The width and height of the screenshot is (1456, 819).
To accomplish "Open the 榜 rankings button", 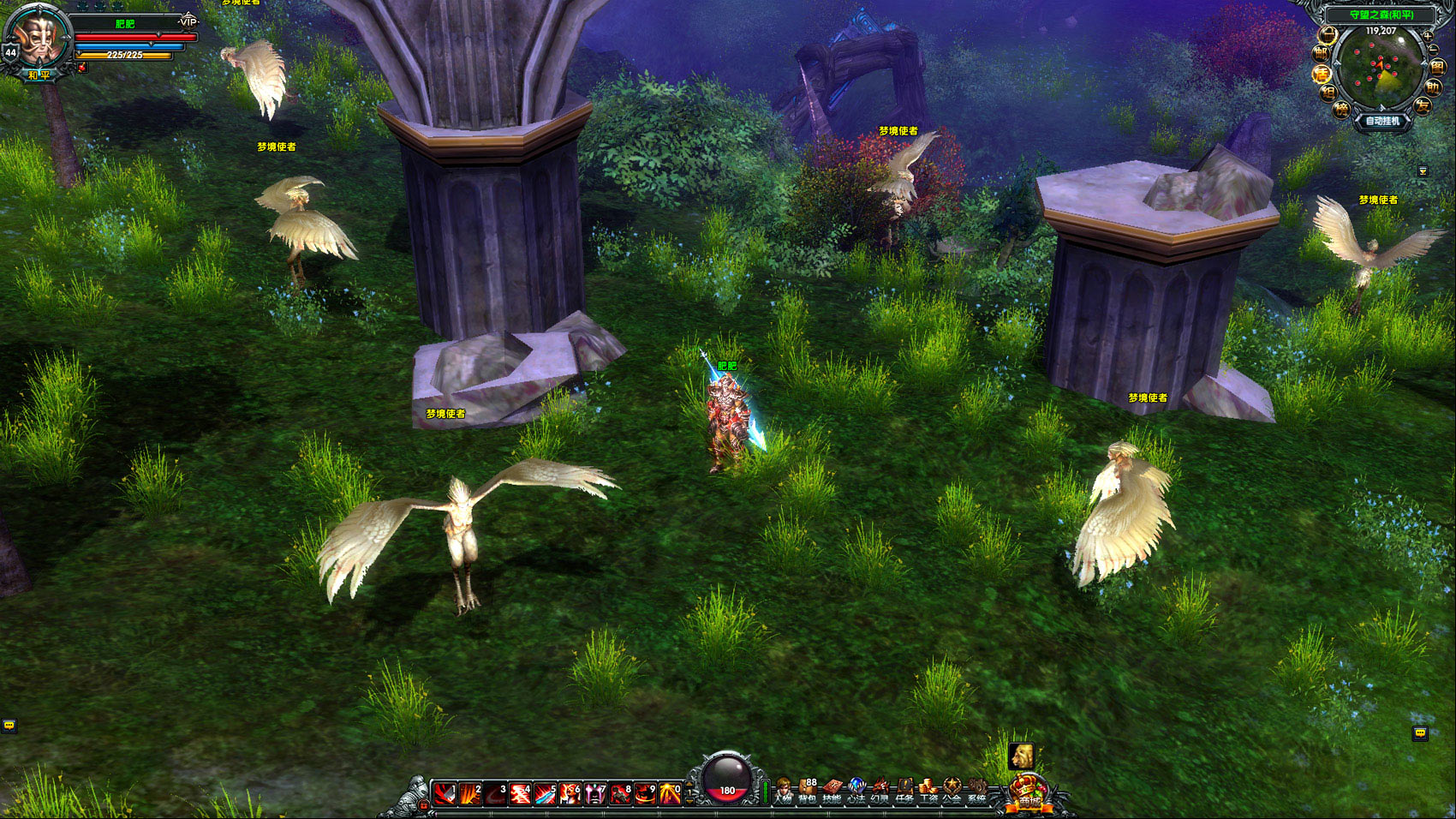I will coord(1341,109).
